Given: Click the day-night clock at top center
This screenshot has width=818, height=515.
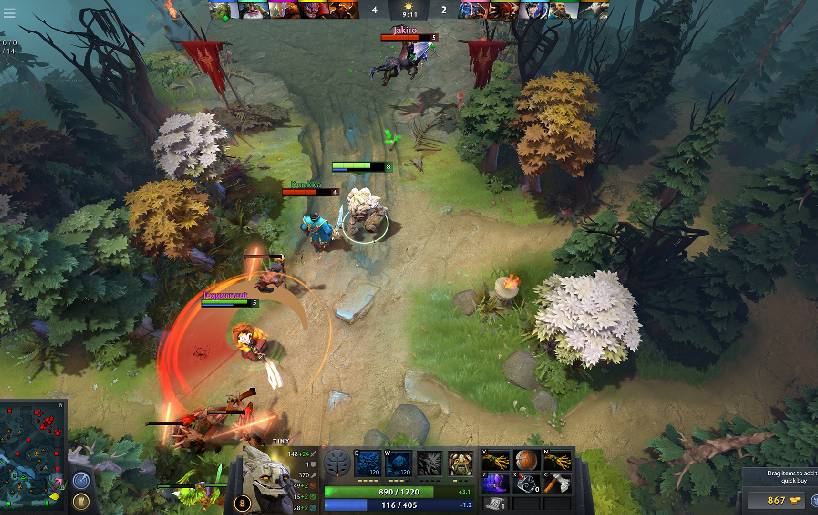Looking at the screenshot, I should tap(409, 10).
